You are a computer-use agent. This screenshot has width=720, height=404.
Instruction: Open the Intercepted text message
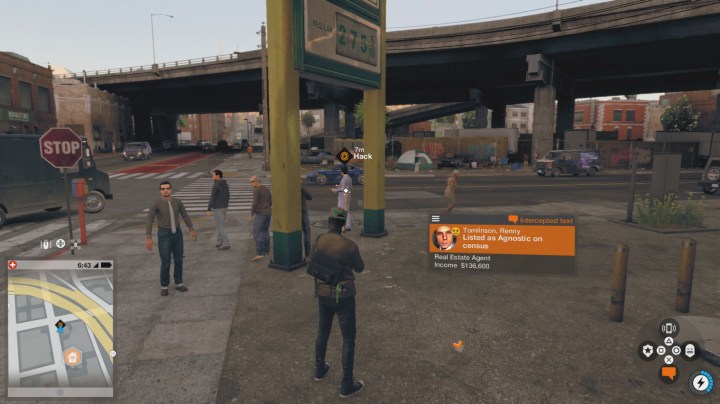pyautogui.click(x=538, y=218)
